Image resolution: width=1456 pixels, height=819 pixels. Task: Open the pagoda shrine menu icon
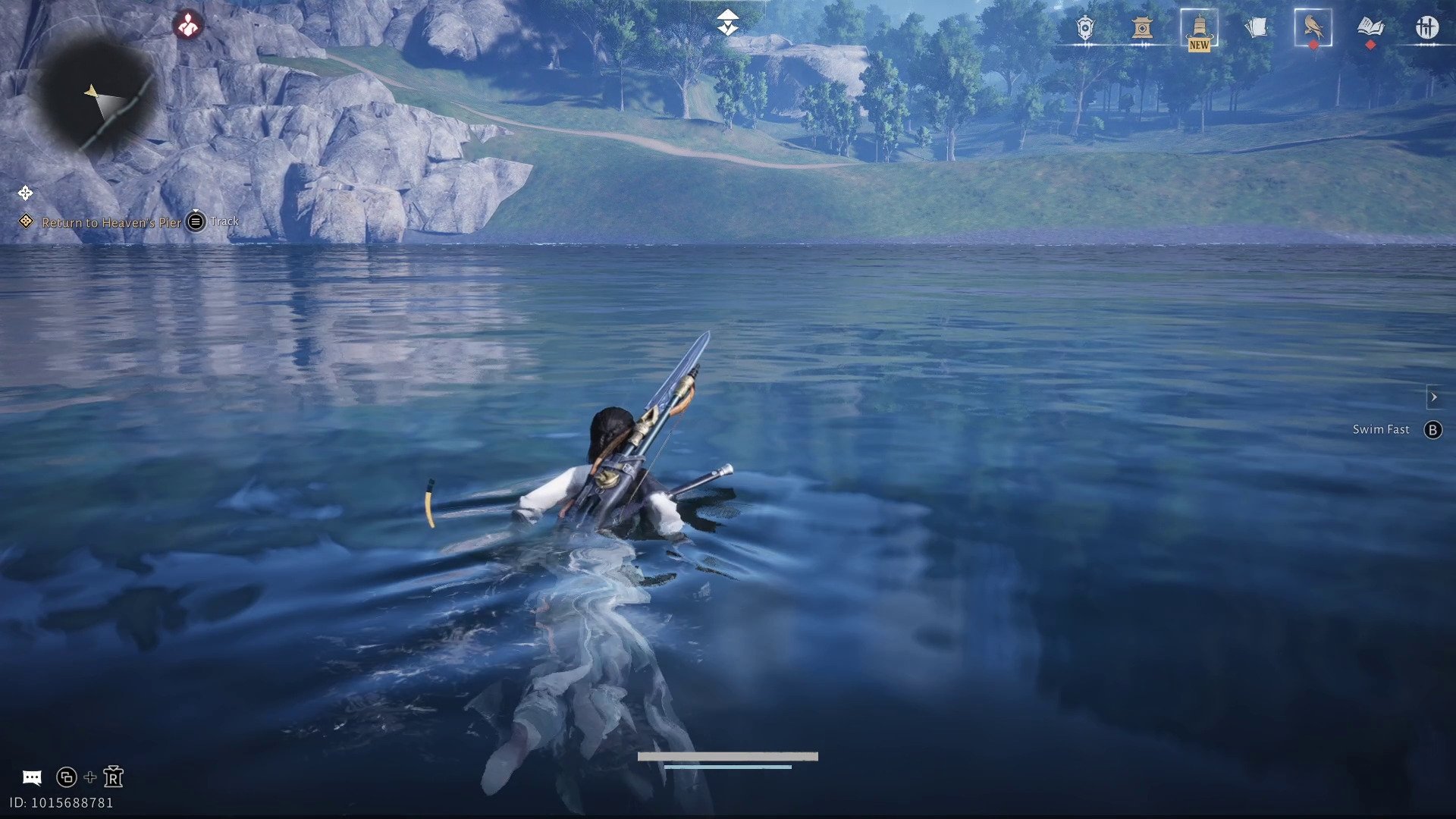1142,29
